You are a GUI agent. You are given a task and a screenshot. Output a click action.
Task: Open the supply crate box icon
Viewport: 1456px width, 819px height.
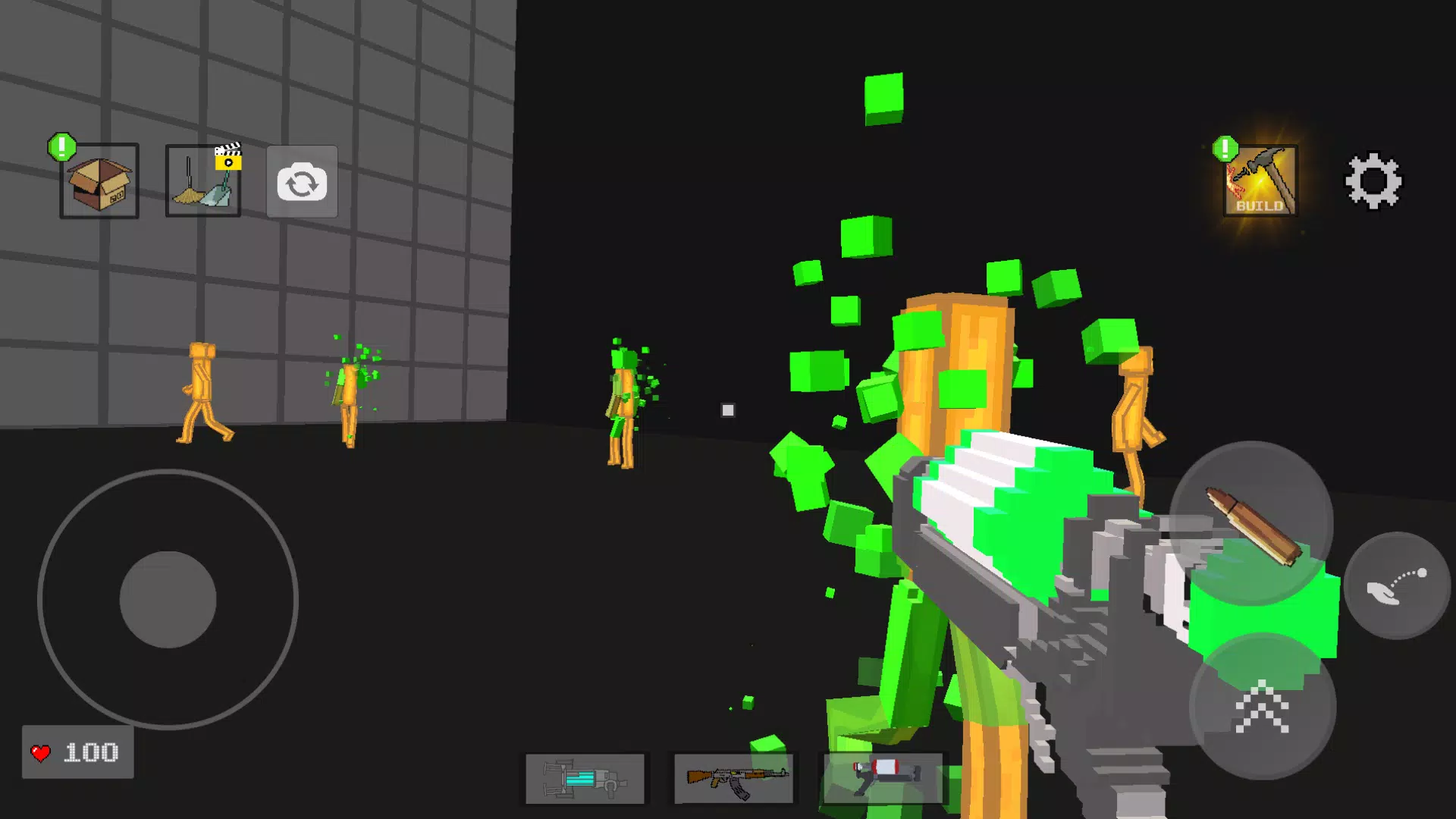point(99,182)
